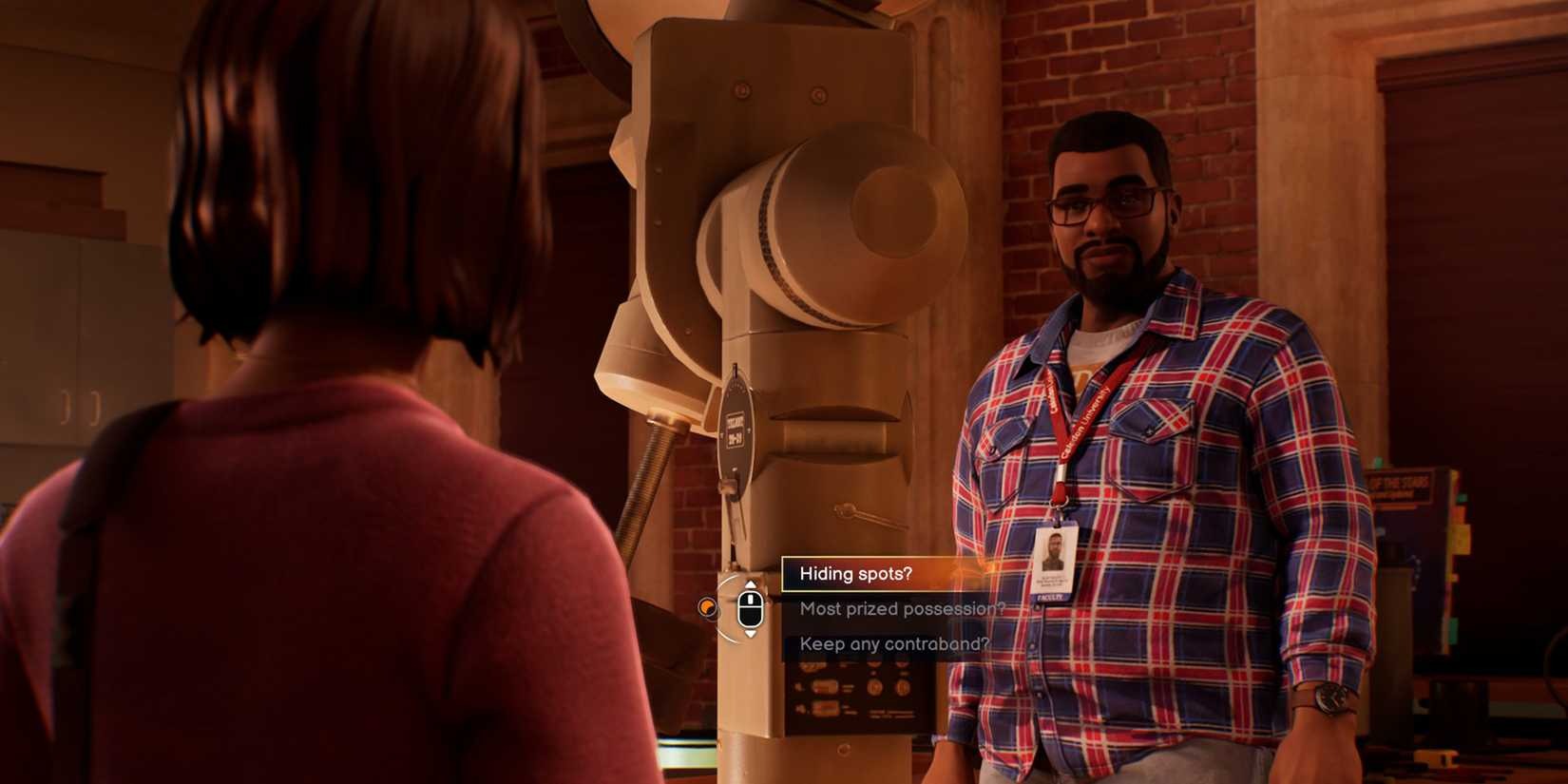The width and height of the screenshot is (1568, 784).
Task: Select the "Hiding spots?" dialogue option
Action: pyautogui.click(x=855, y=574)
